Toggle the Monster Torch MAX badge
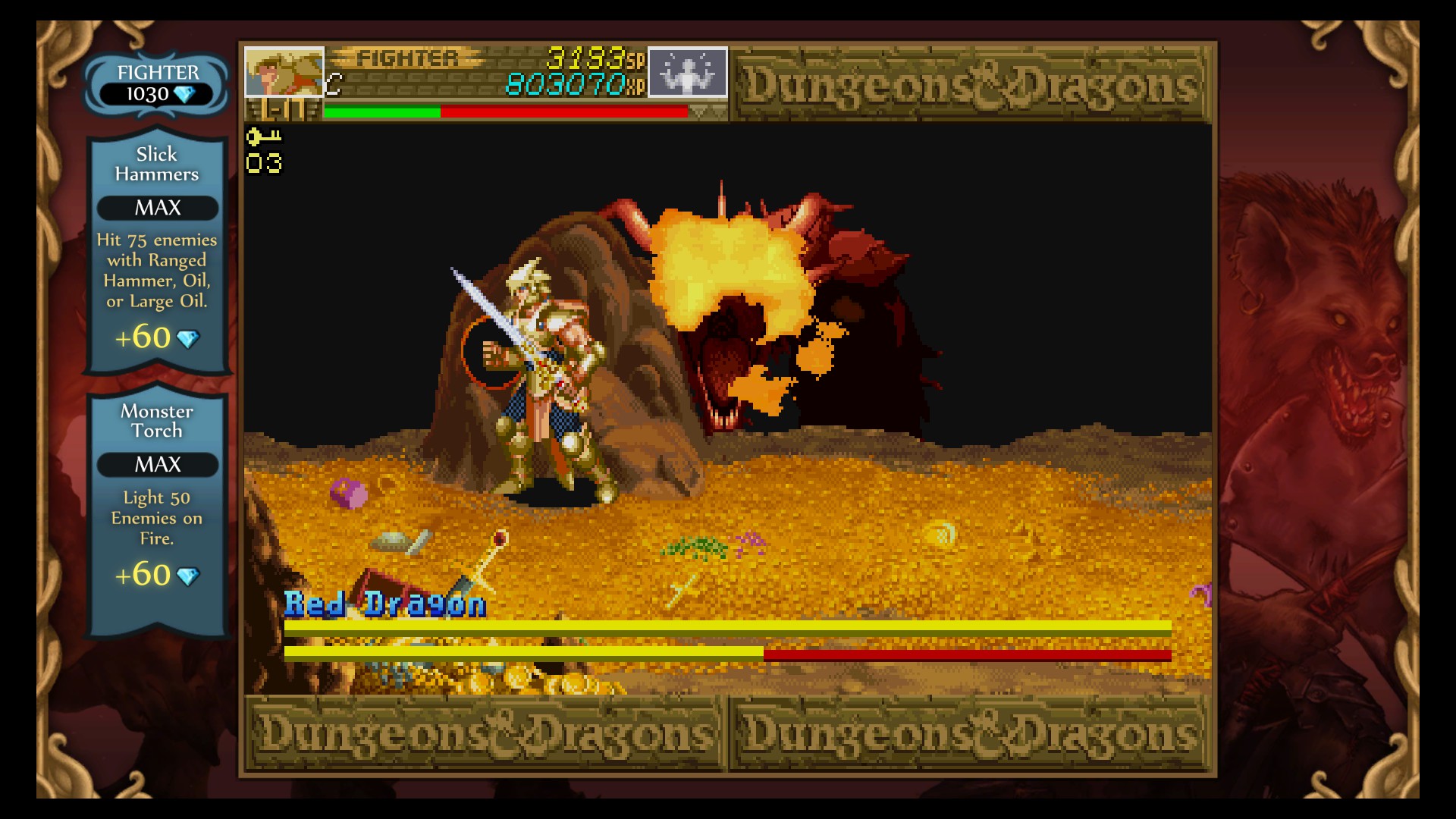Viewport: 1456px width, 819px height. pos(155,465)
